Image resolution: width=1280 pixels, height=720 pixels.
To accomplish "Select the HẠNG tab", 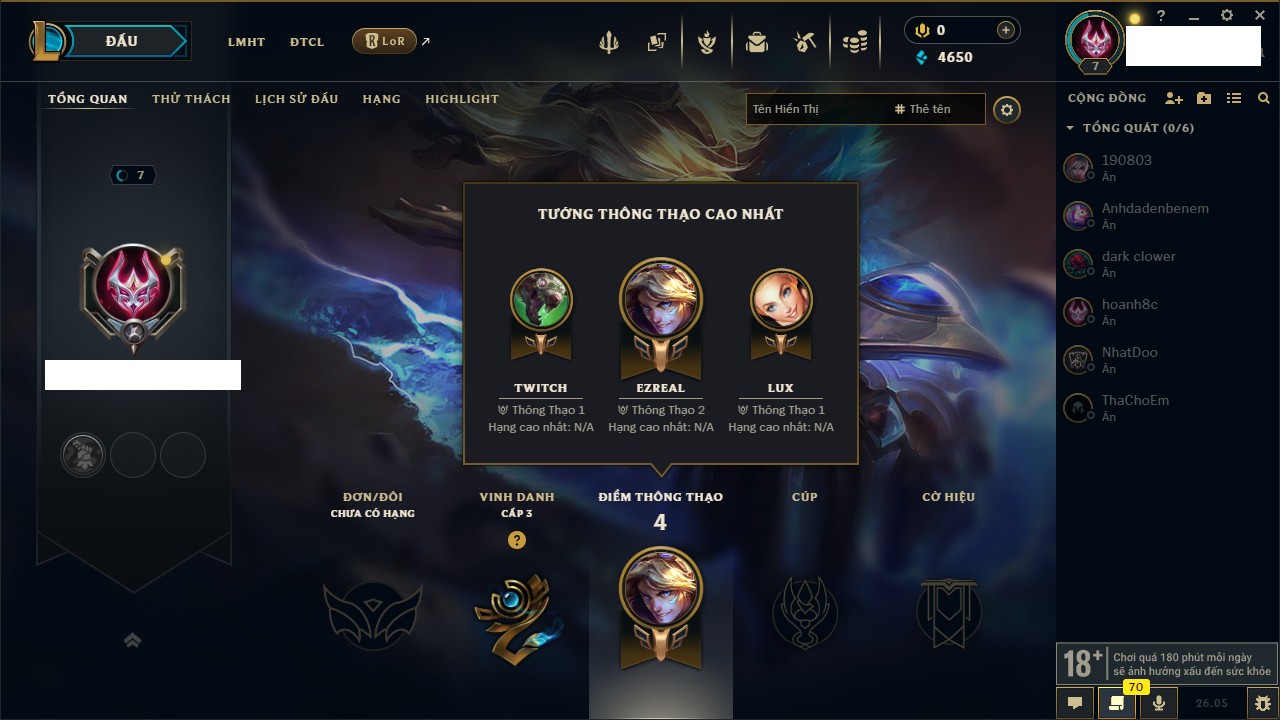I will 381,99.
